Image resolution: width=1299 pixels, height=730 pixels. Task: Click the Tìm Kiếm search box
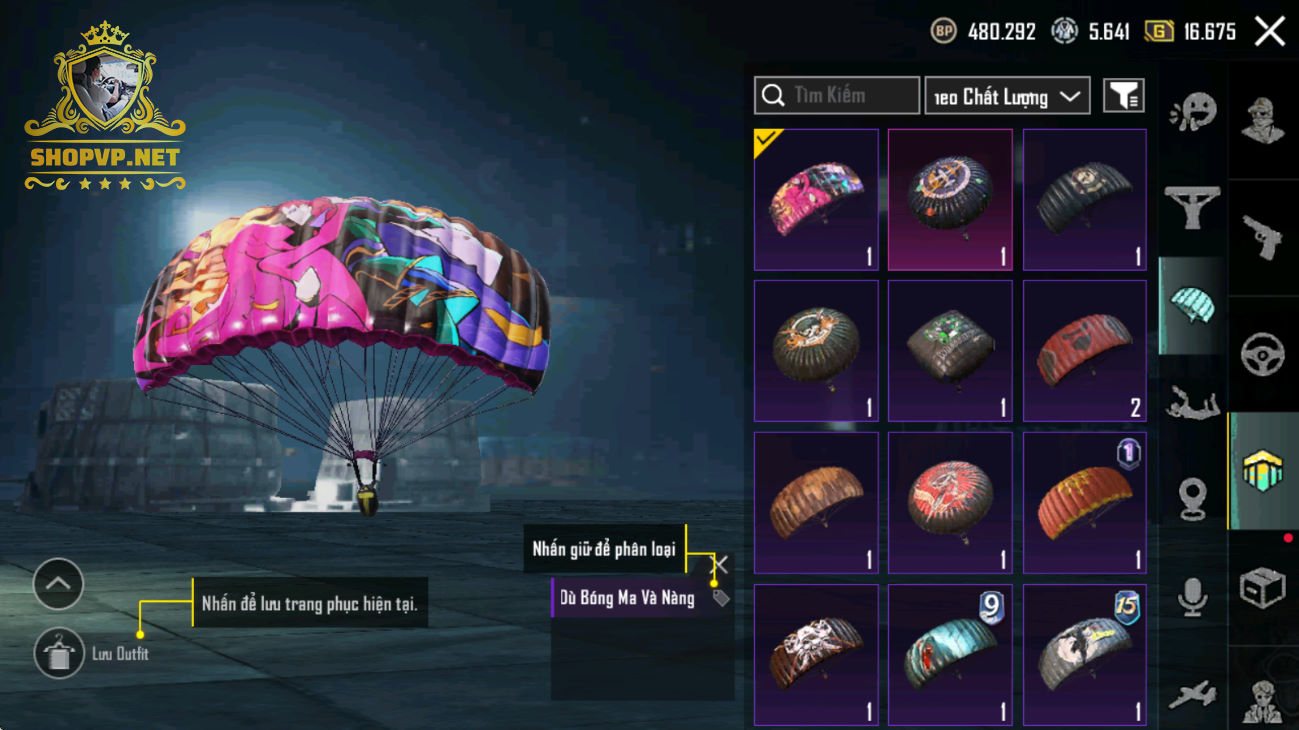coord(837,96)
